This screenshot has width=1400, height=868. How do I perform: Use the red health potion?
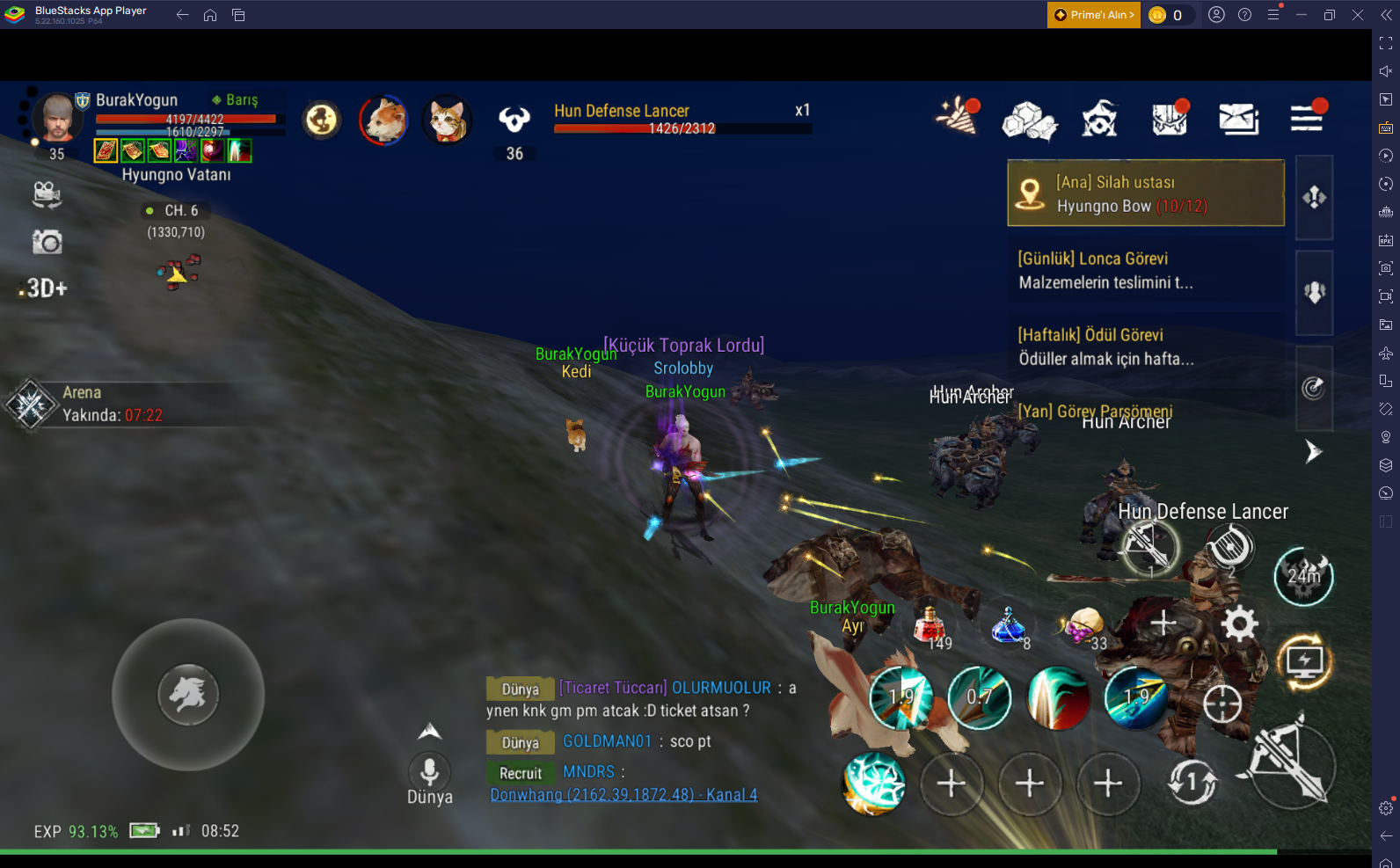tap(929, 625)
